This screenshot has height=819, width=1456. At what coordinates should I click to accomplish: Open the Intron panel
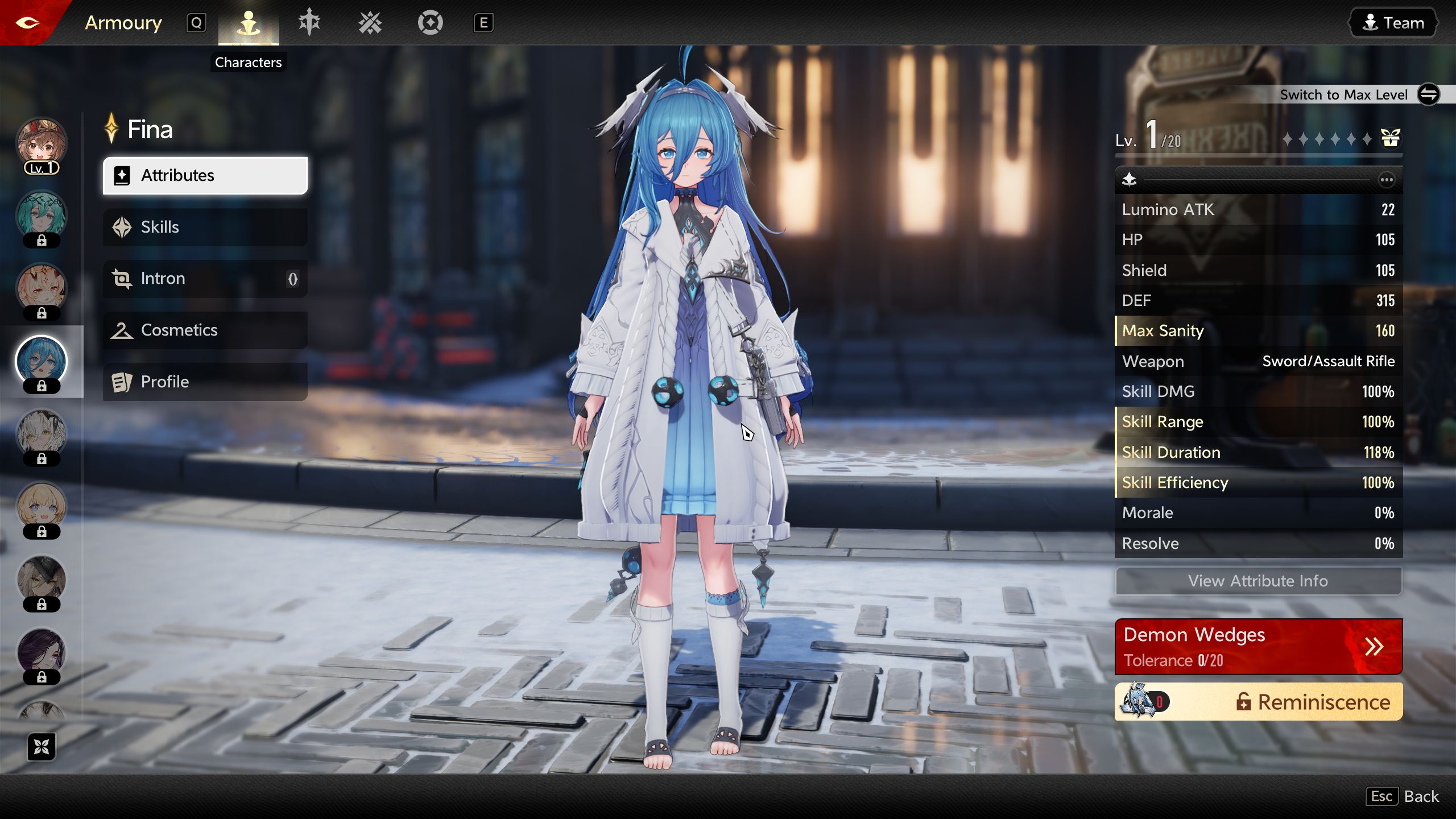(x=205, y=279)
